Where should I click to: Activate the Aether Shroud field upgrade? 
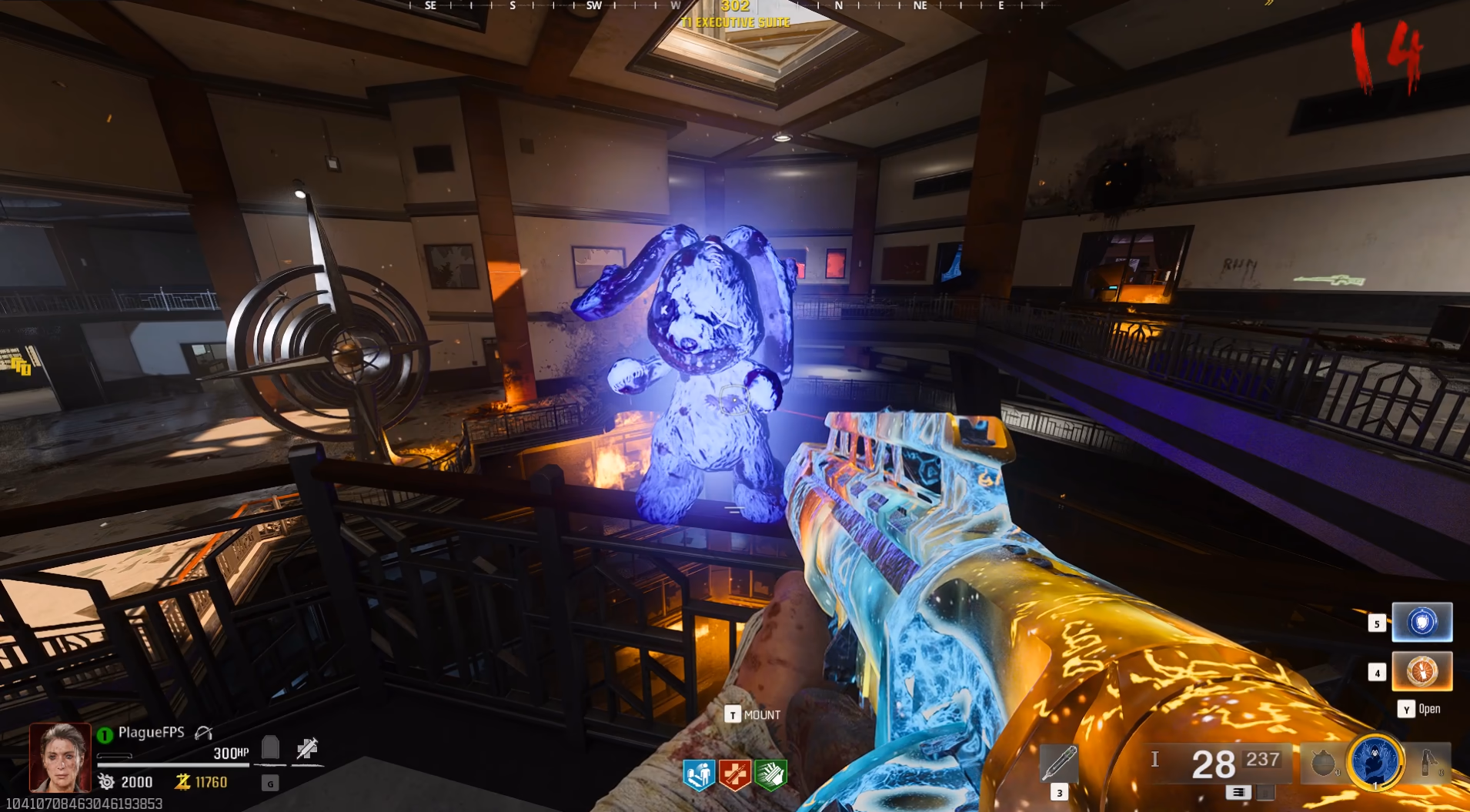[1376, 762]
